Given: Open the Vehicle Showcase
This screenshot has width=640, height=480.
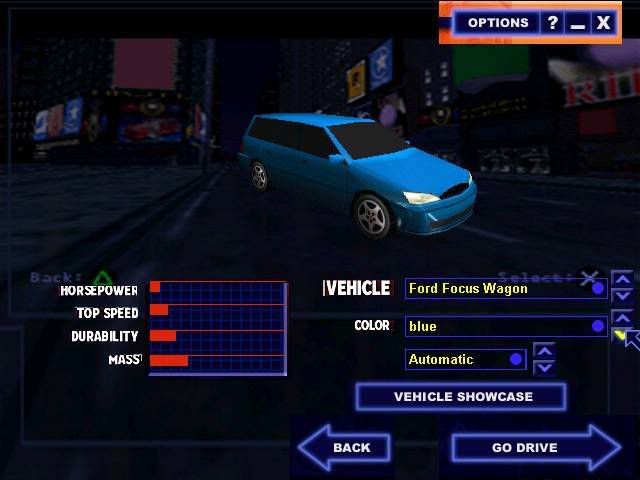Looking at the screenshot, I should (461, 397).
